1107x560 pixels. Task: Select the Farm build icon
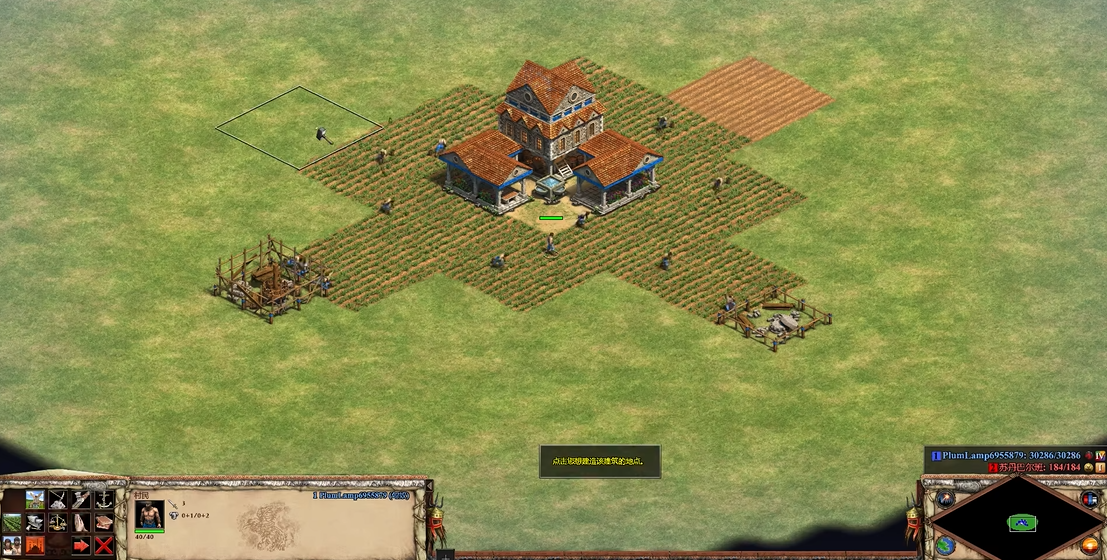12,522
